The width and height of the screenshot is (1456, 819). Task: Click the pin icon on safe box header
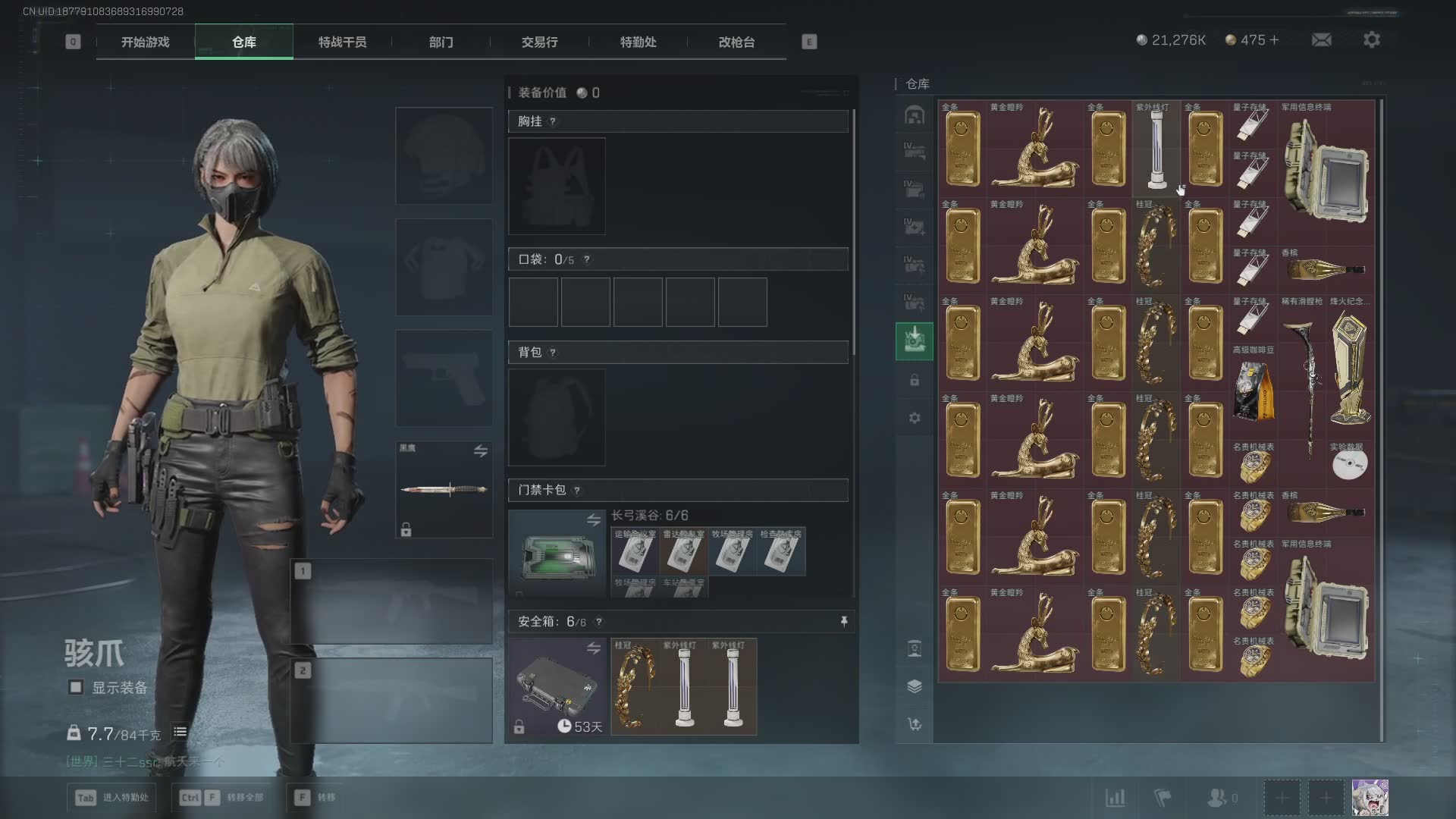click(843, 622)
